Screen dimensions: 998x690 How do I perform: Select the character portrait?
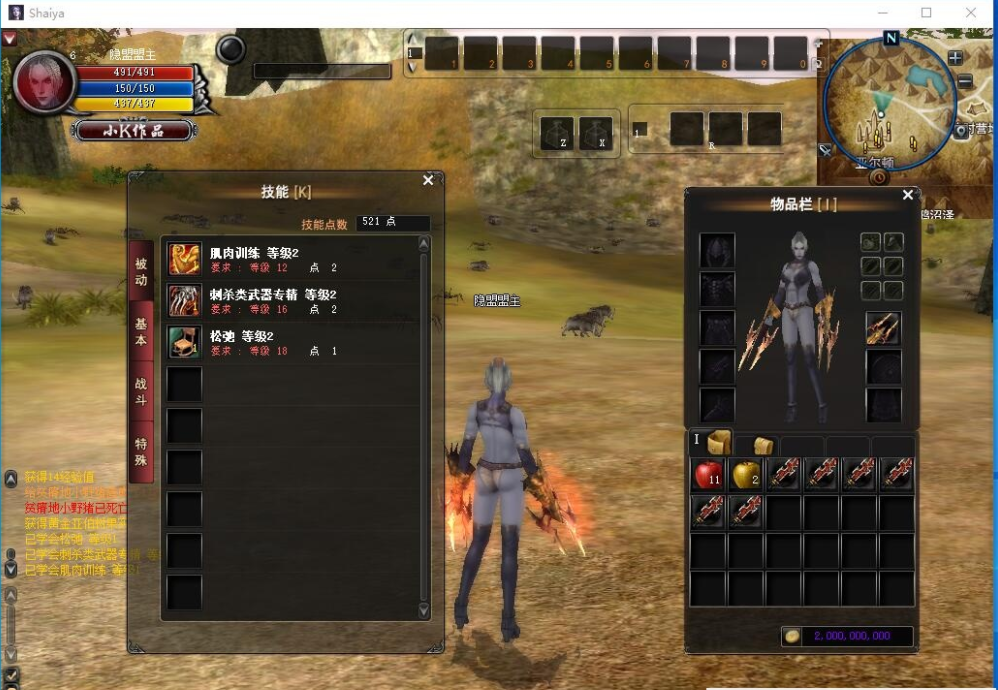click(45, 82)
